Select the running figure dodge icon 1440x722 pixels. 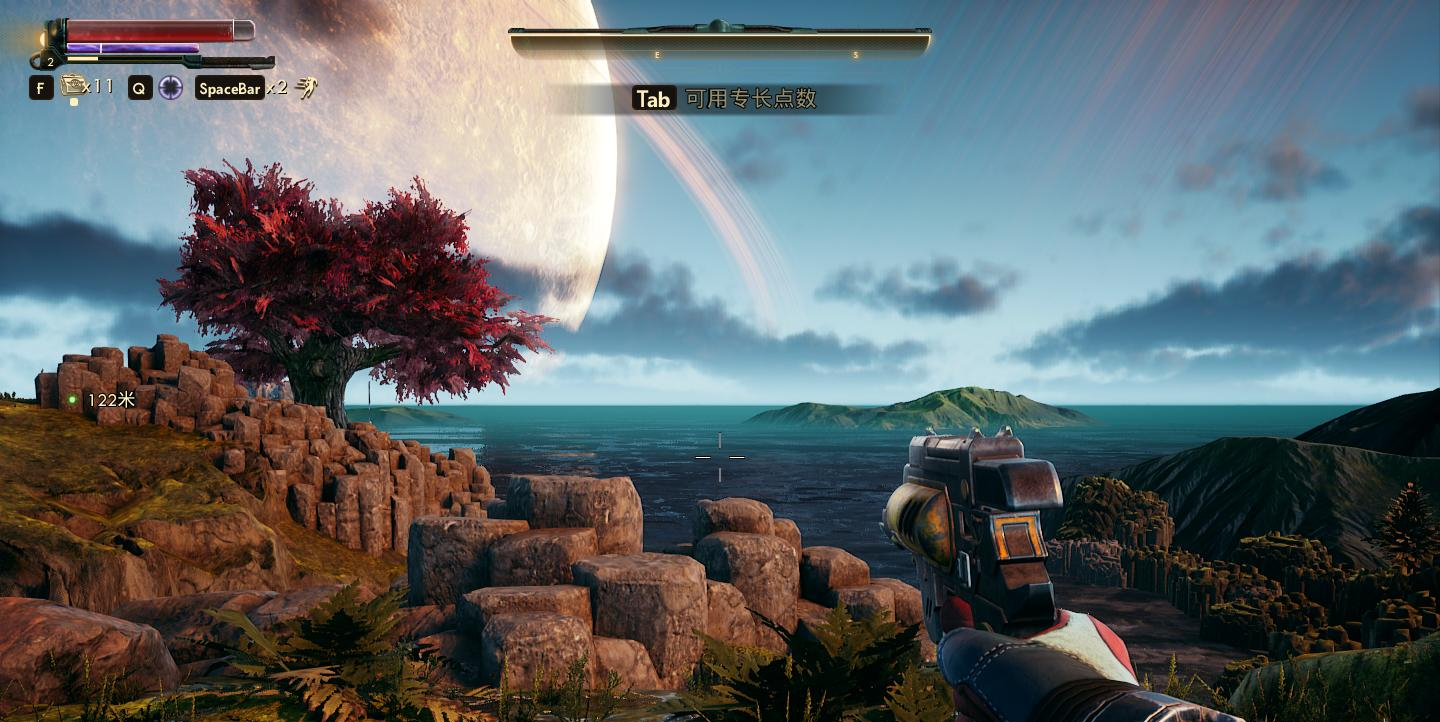click(x=306, y=88)
